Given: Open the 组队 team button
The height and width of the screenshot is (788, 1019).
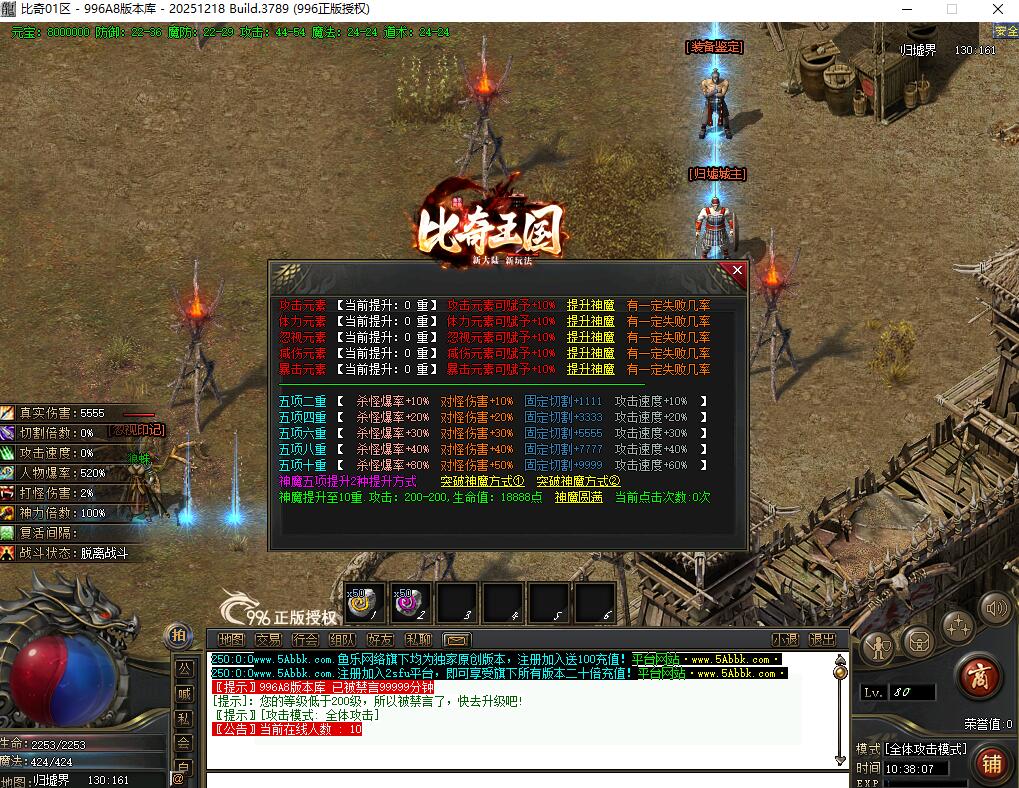Looking at the screenshot, I should 342,639.
